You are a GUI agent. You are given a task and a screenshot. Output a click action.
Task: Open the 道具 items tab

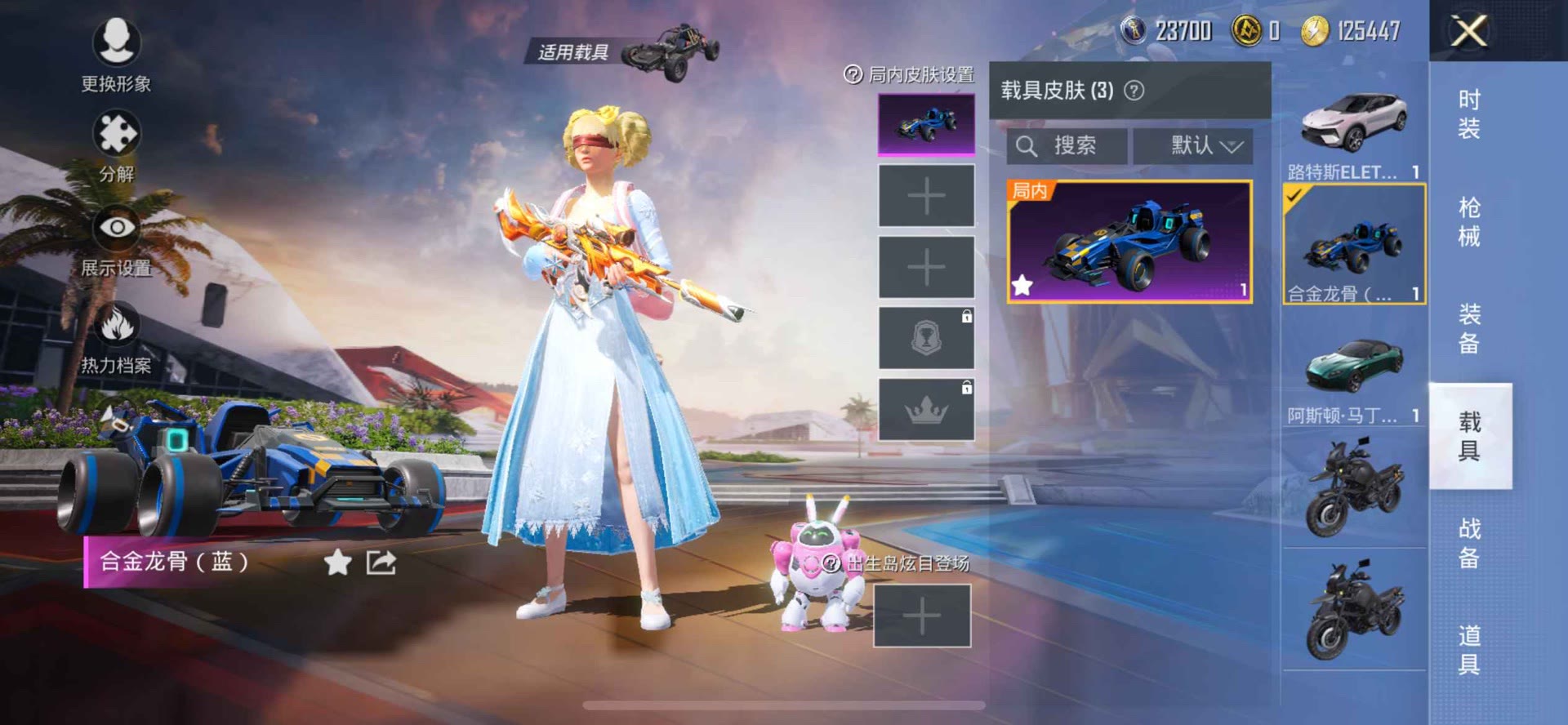pos(1468,650)
